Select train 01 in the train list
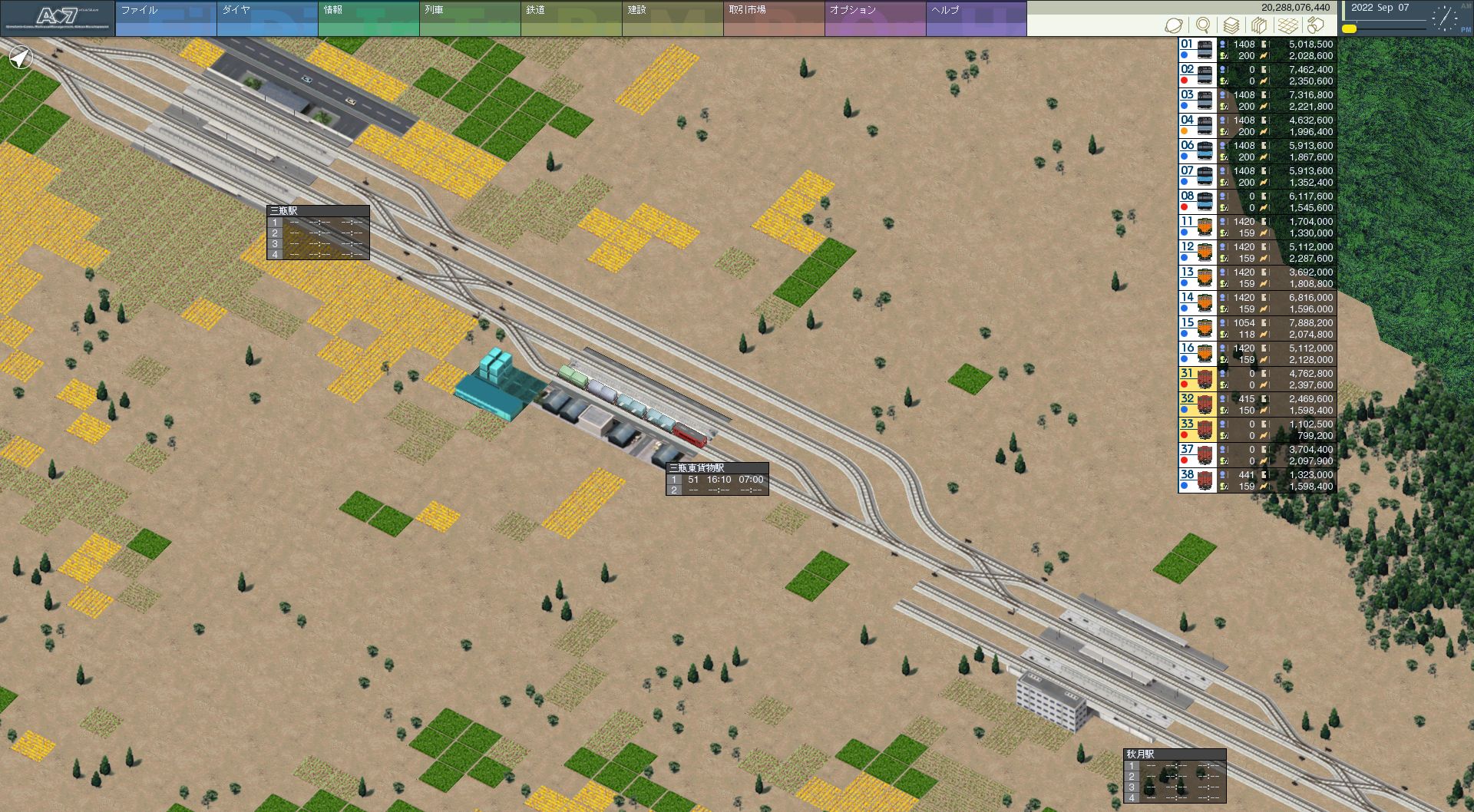 (x=1258, y=50)
